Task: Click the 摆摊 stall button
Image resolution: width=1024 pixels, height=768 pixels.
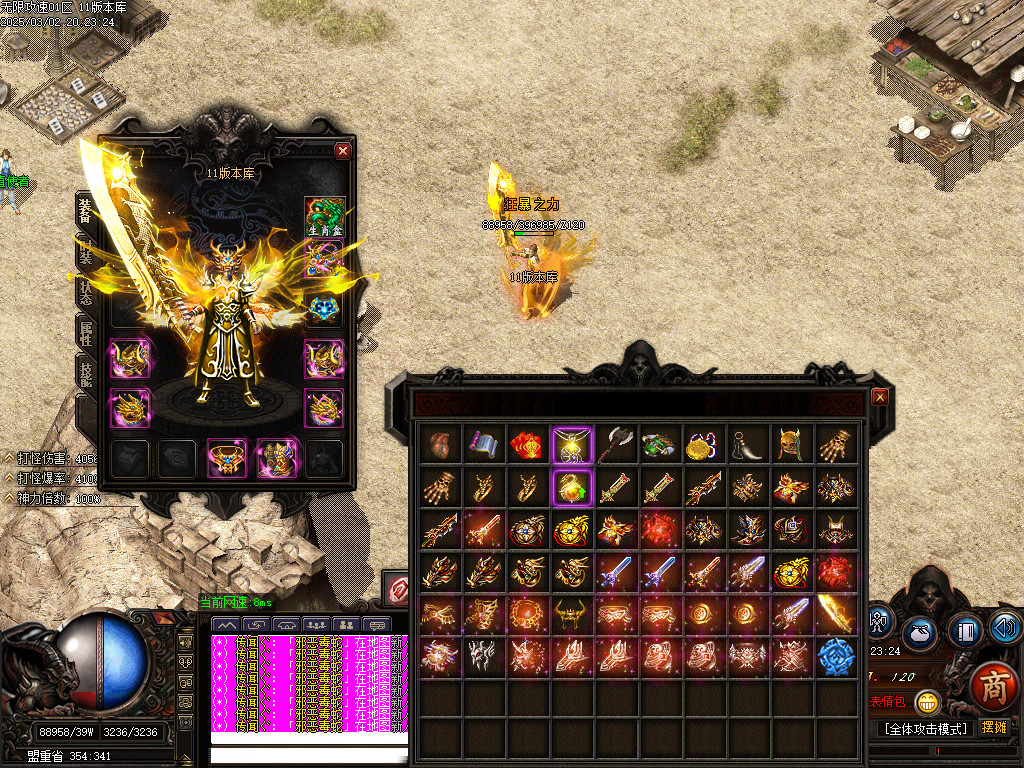Action: [995, 727]
